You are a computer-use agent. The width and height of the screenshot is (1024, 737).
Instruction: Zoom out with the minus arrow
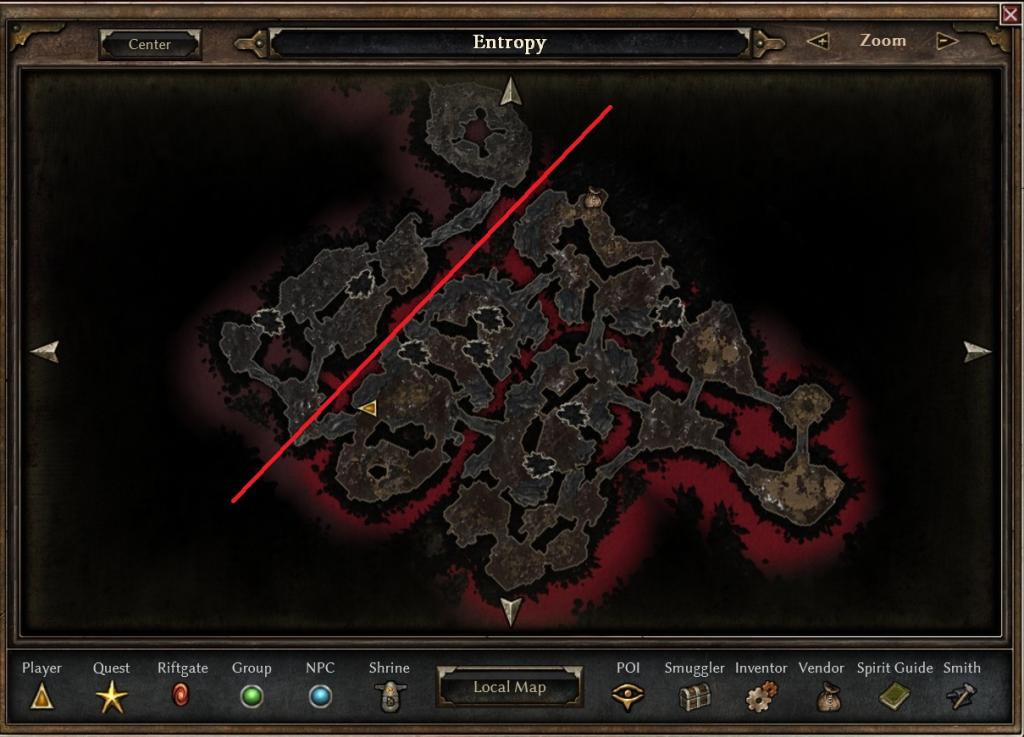946,42
